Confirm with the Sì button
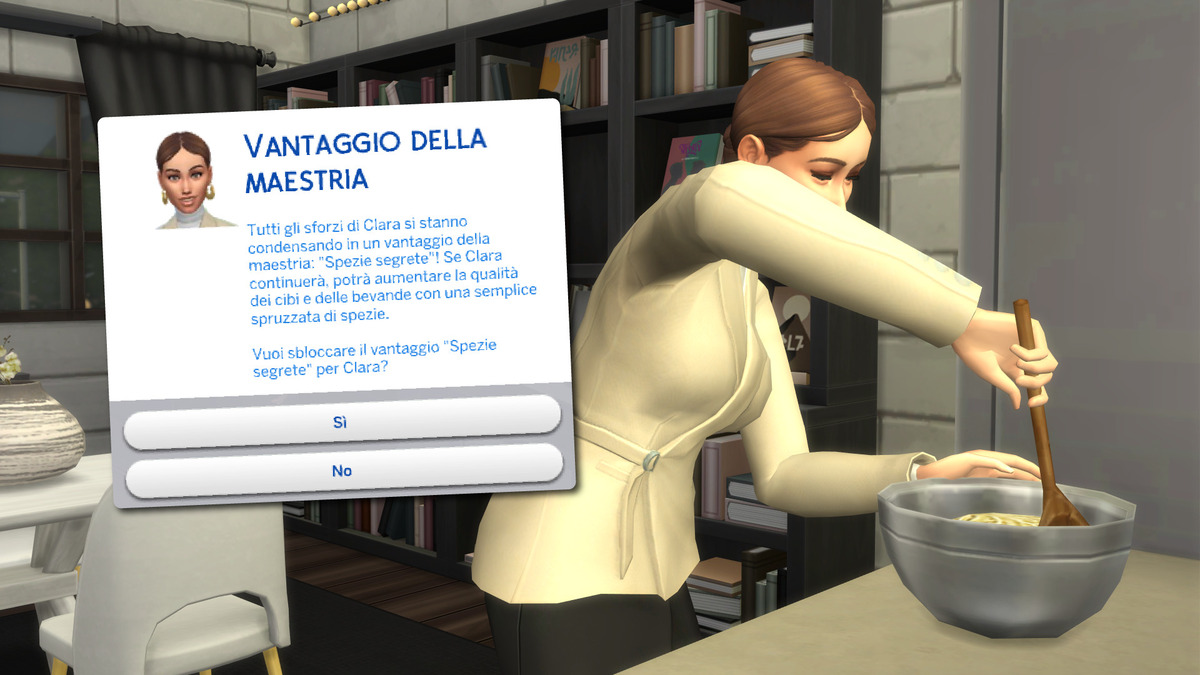Image resolution: width=1200 pixels, height=675 pixels. click(x=341, y=421)
